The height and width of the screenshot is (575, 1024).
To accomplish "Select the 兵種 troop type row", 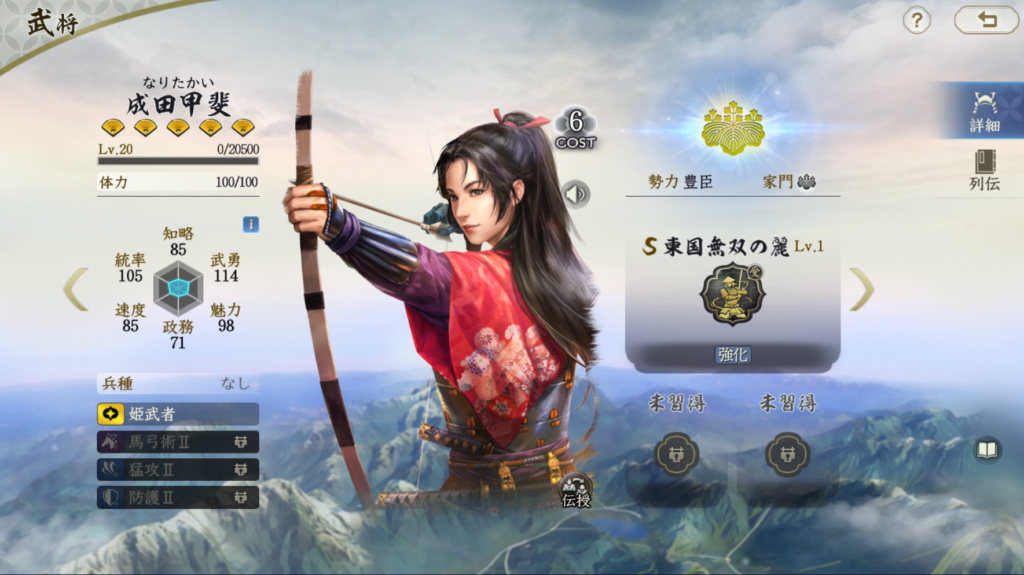I will (178, 383).
